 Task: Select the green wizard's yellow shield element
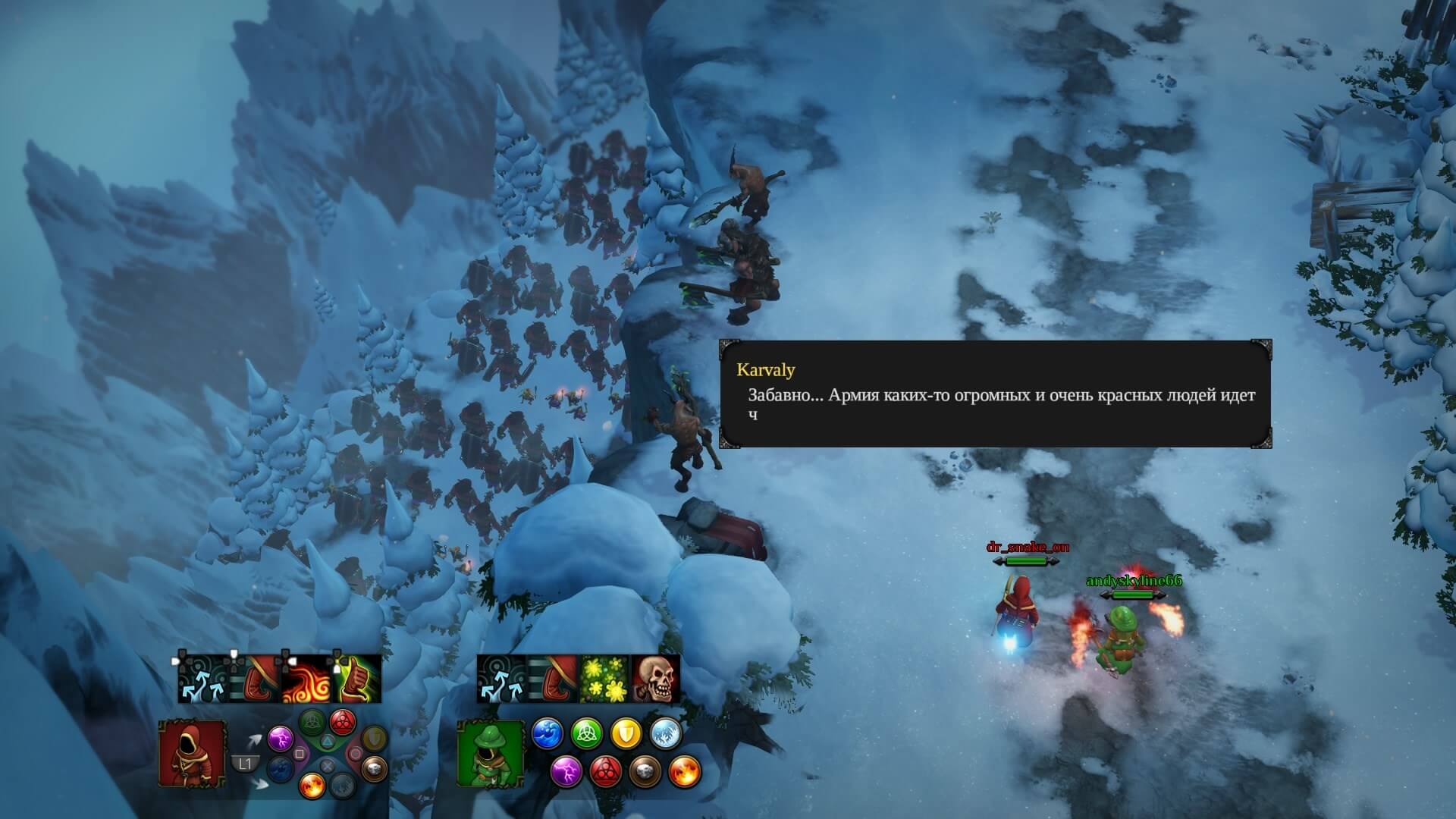pyautogui.click(x=626, y=734)
